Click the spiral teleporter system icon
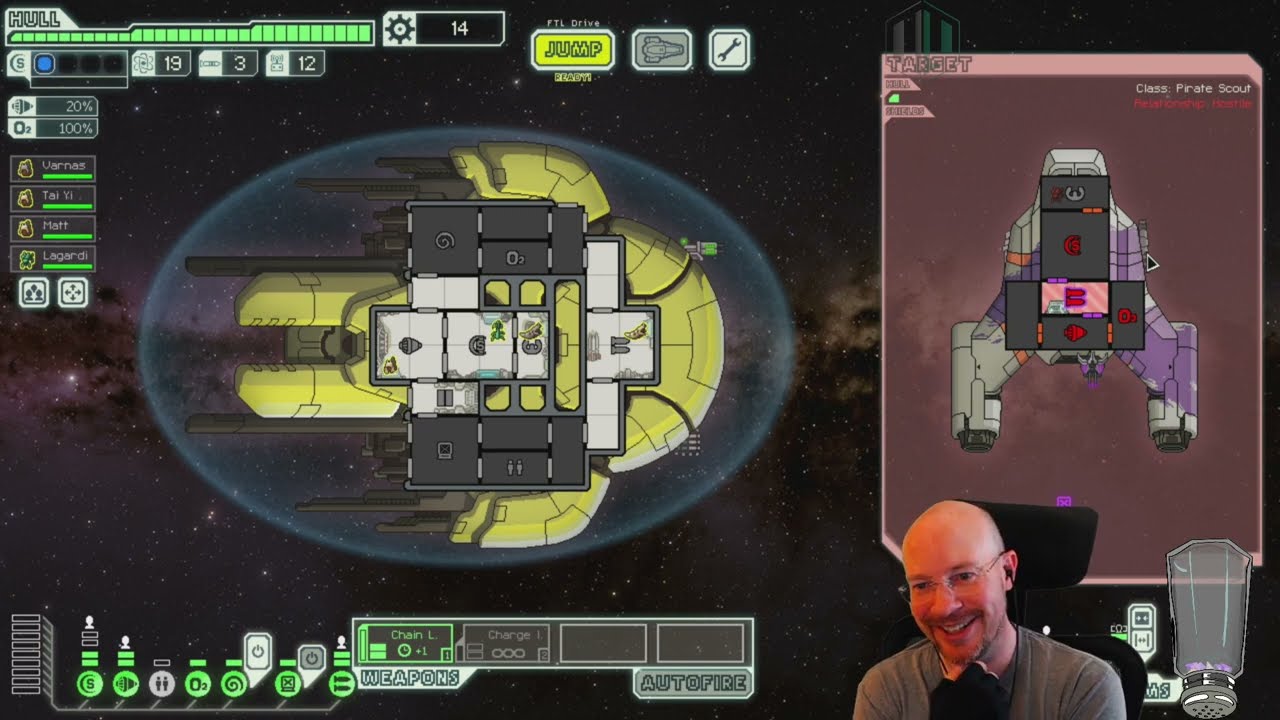Screen dimensions: 1280x720 coord(234,684)
